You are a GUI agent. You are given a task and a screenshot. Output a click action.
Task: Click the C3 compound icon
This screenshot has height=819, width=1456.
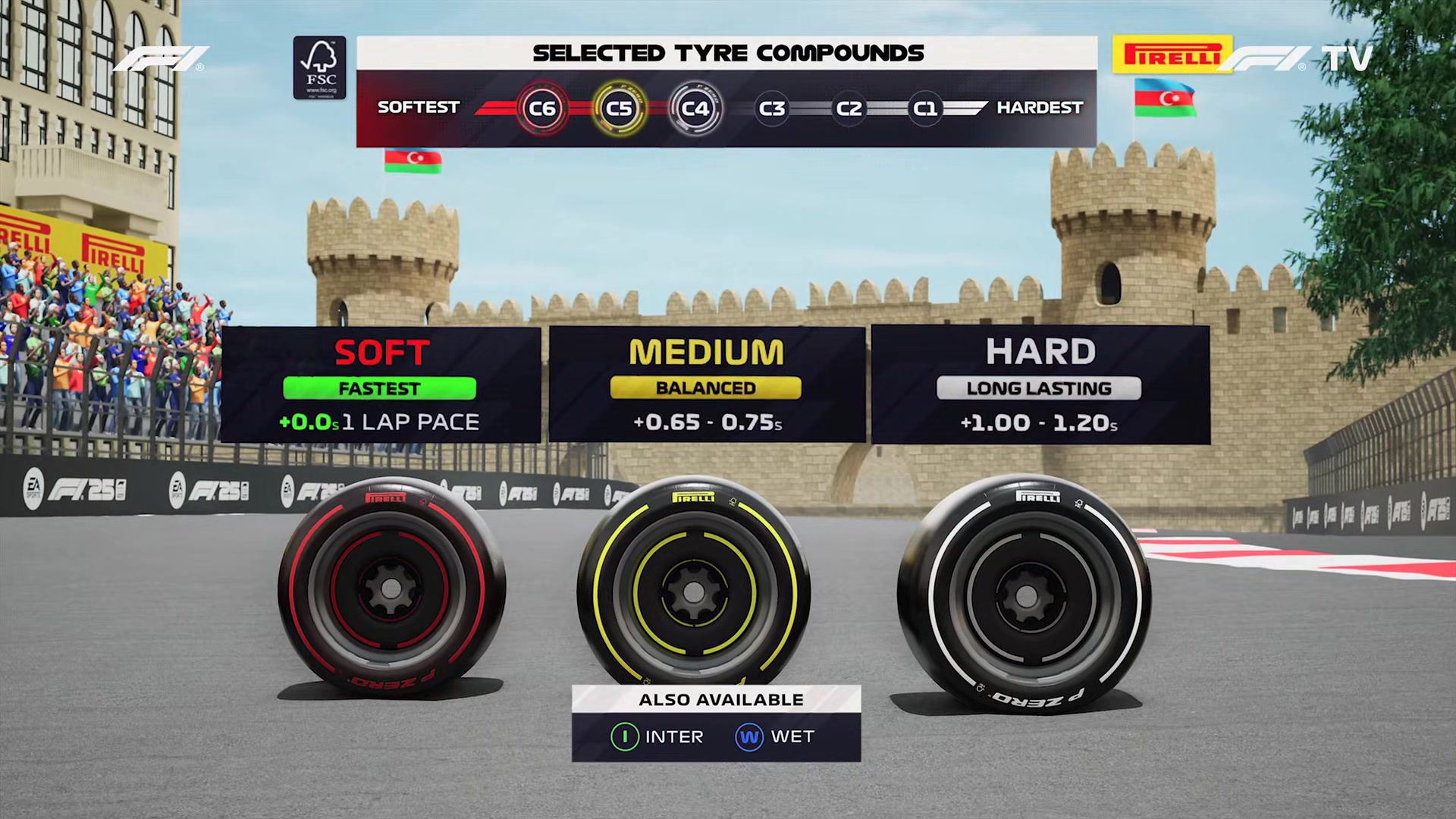772,108
